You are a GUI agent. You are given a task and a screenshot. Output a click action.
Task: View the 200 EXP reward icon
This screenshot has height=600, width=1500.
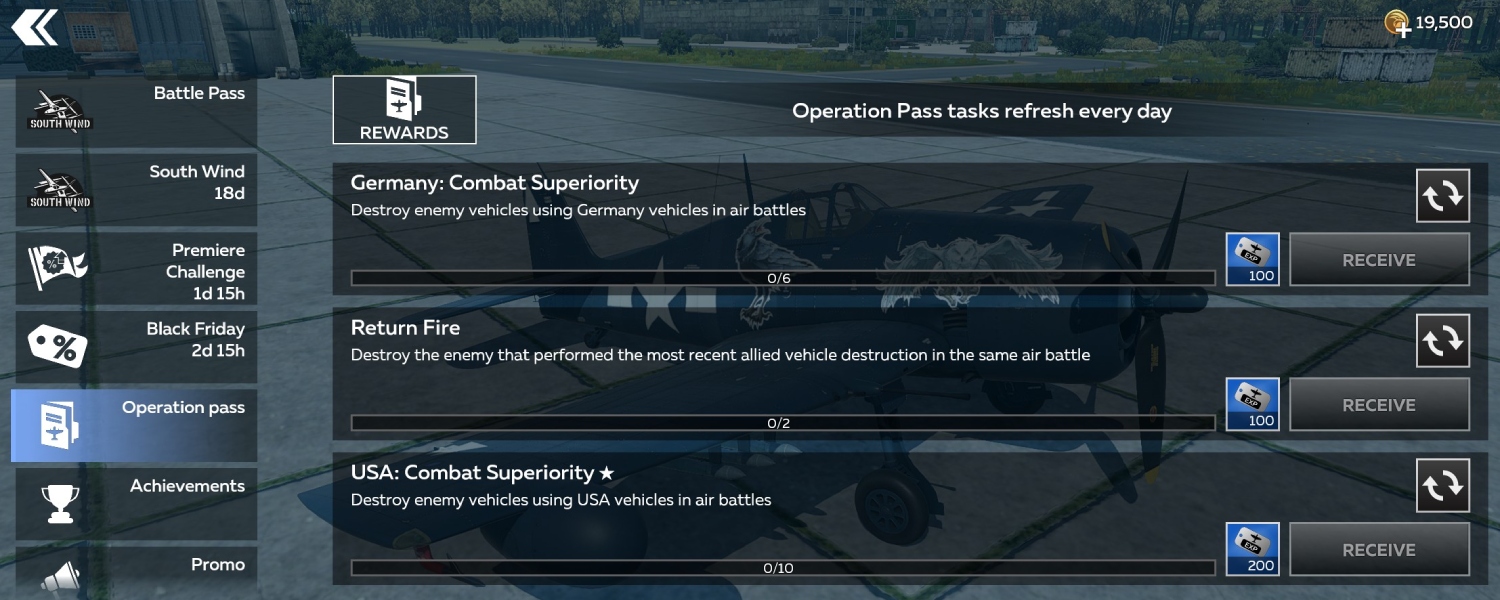[1252, 549]
